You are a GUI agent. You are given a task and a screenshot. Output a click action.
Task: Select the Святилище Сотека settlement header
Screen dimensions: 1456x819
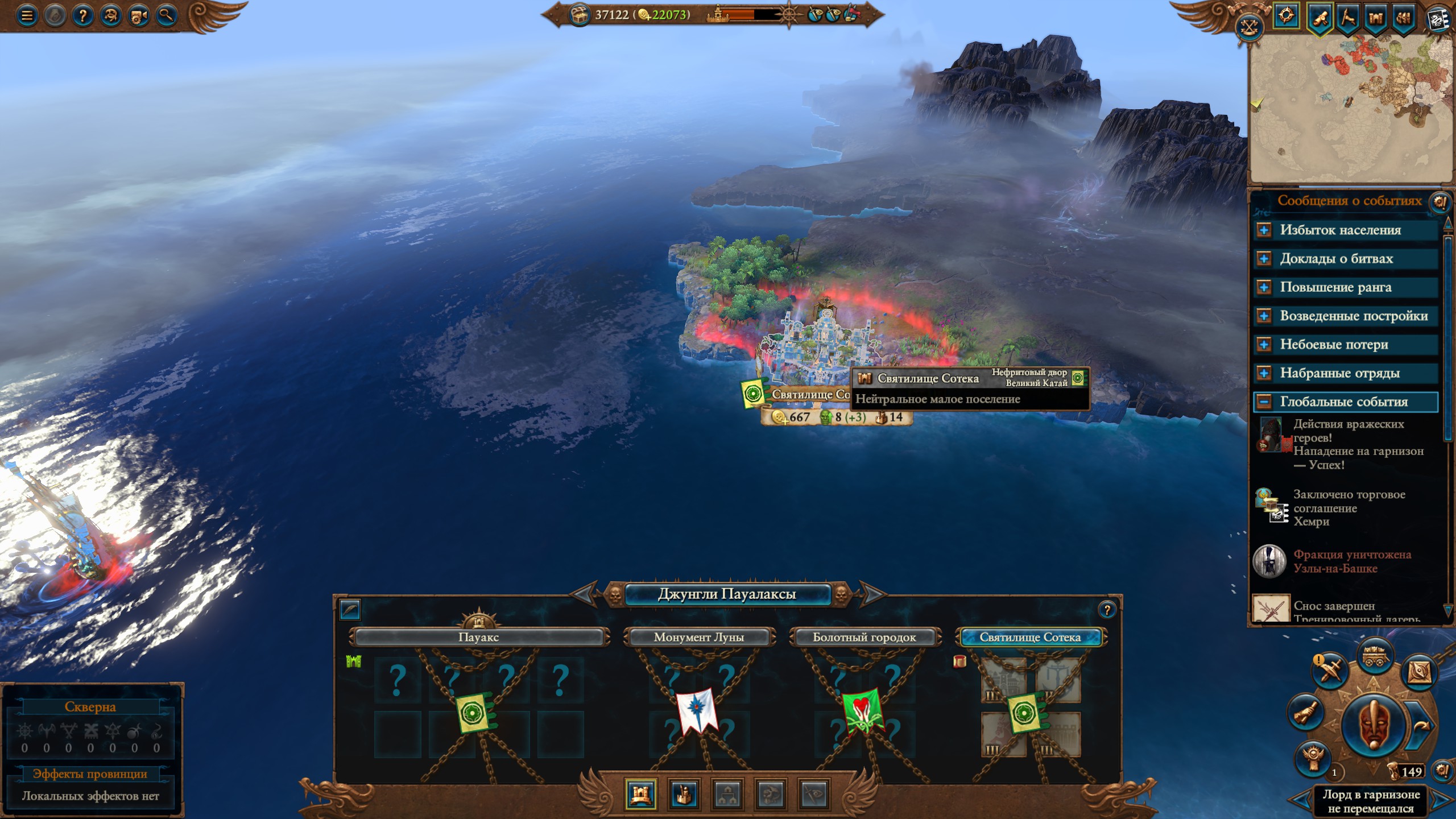click(x=1030, y=637)
